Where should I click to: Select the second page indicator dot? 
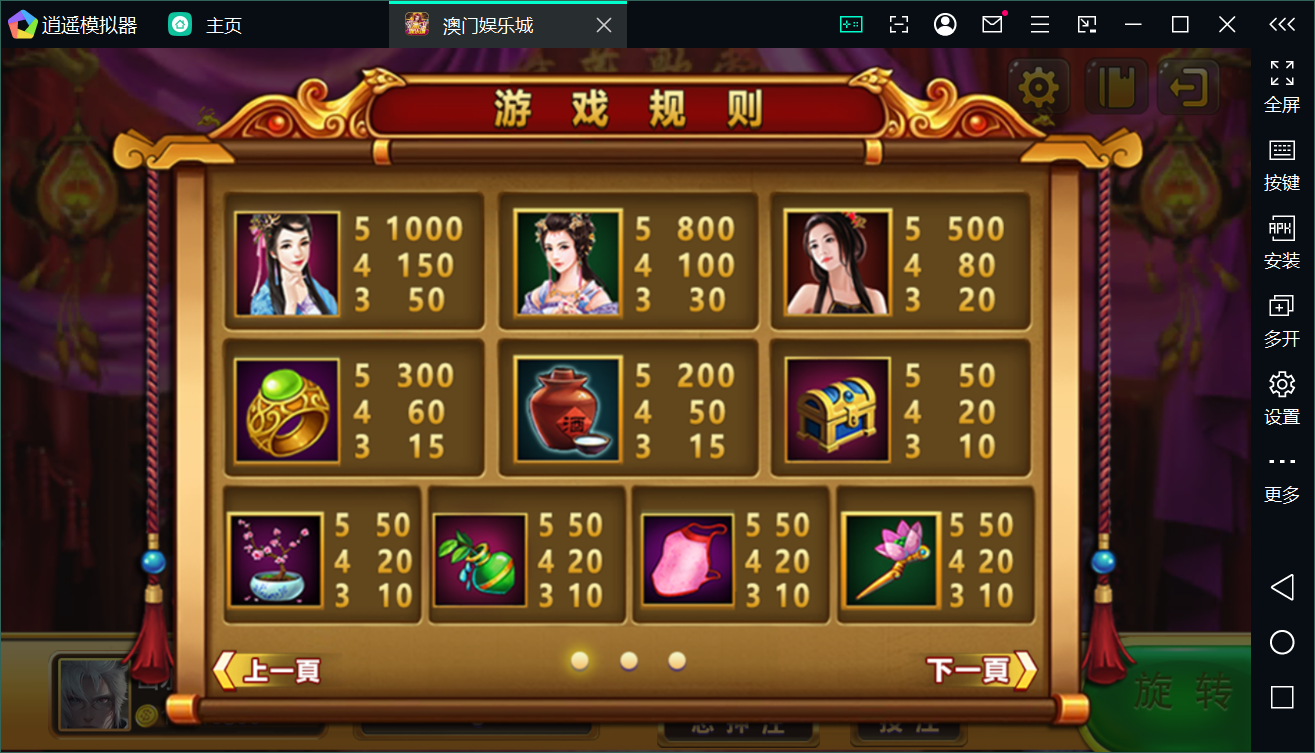629,661
